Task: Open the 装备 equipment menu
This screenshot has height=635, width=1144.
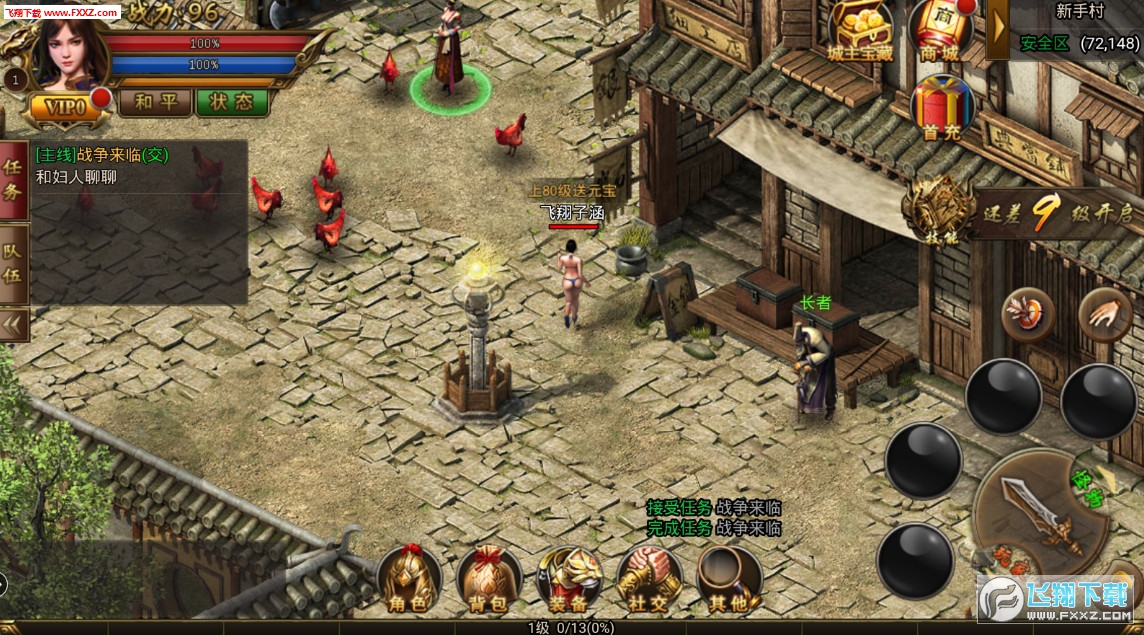Action: point(569,580)
